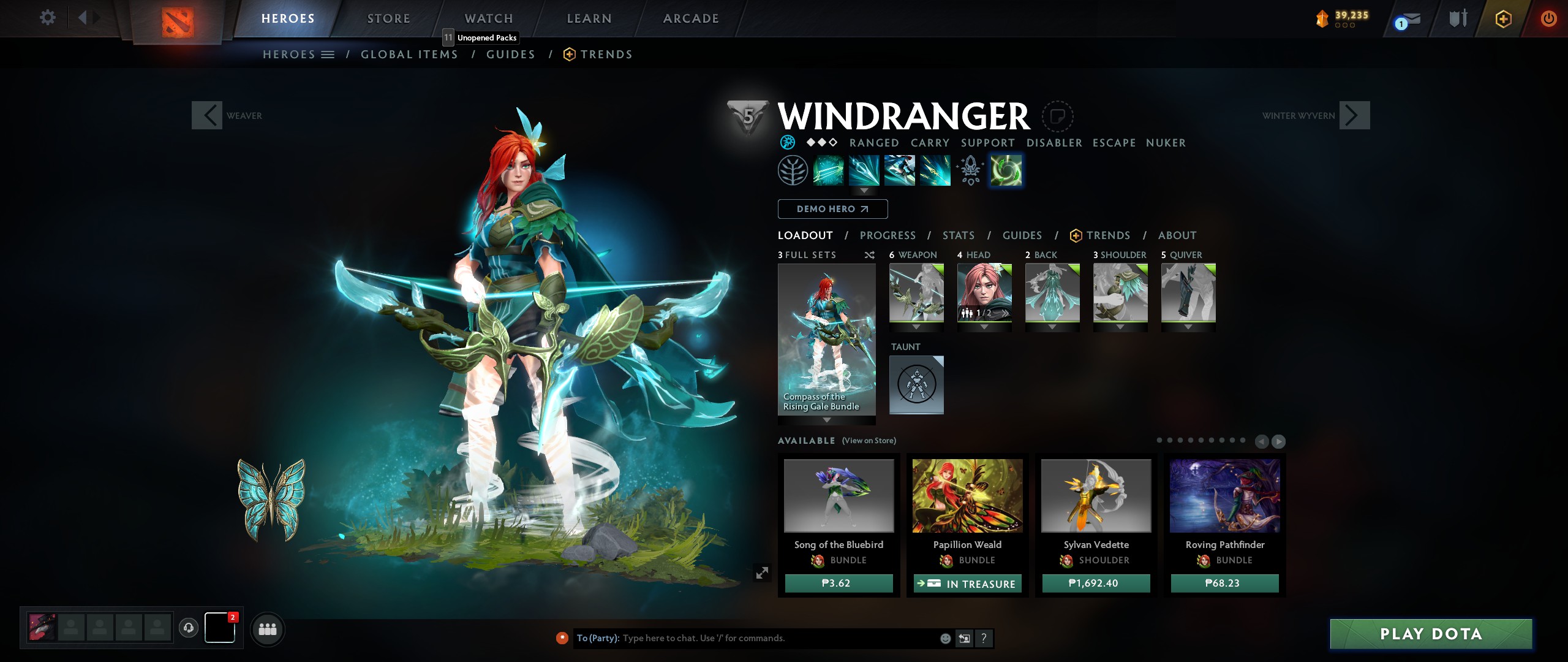Open Windranger's STATS tab
1568x662 pixels.
pyautogui.click(x=958, y=235)
